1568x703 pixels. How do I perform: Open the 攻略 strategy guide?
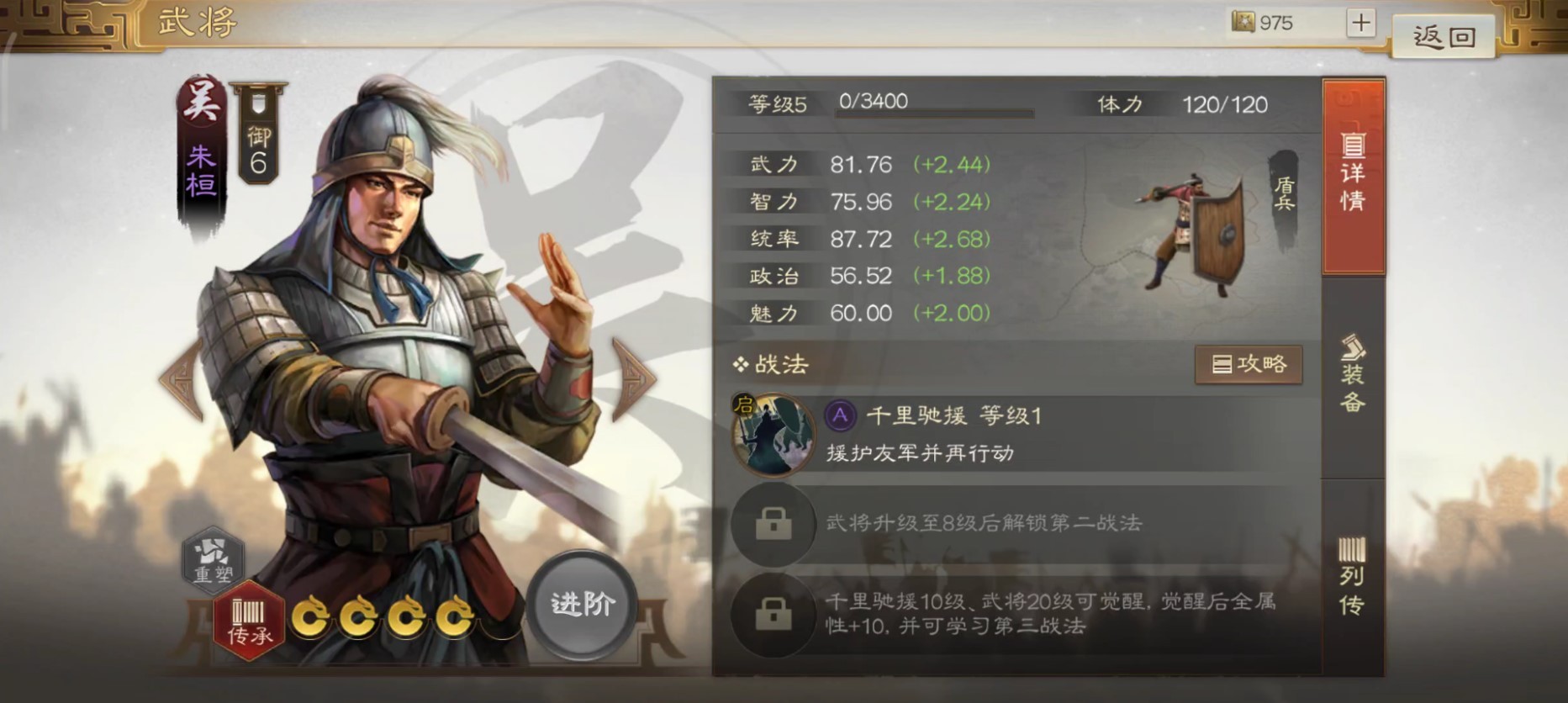click(x=1249, y=365)
